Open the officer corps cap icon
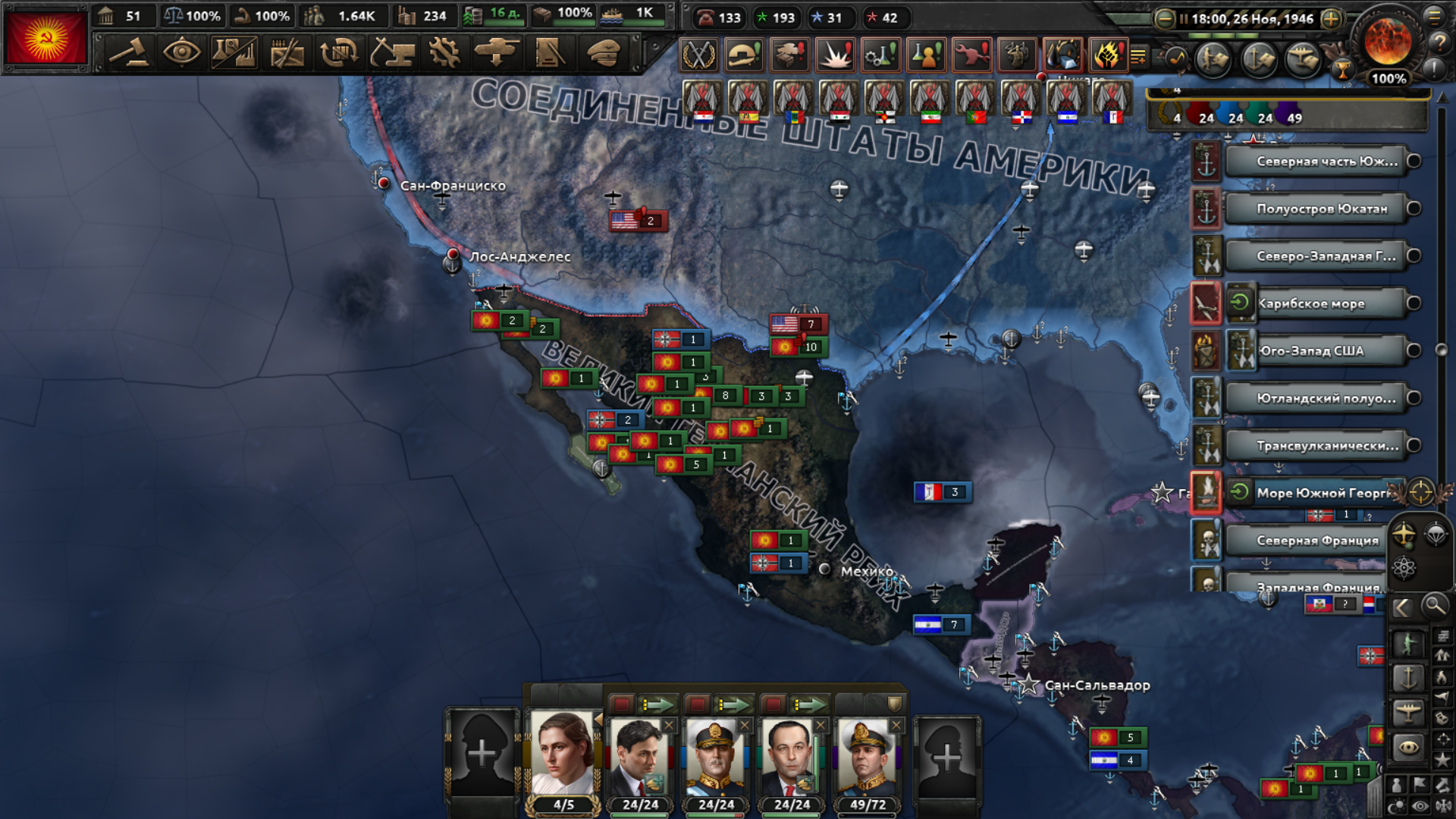The width and height of the screenshot is (1456, 819). tap(603, 53)
